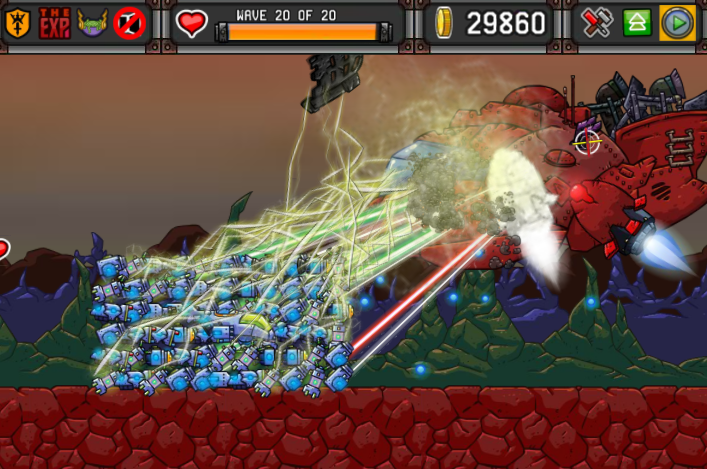707x469 pixels.
Task: Hit the green play arrow button
Action: [677, 23]
